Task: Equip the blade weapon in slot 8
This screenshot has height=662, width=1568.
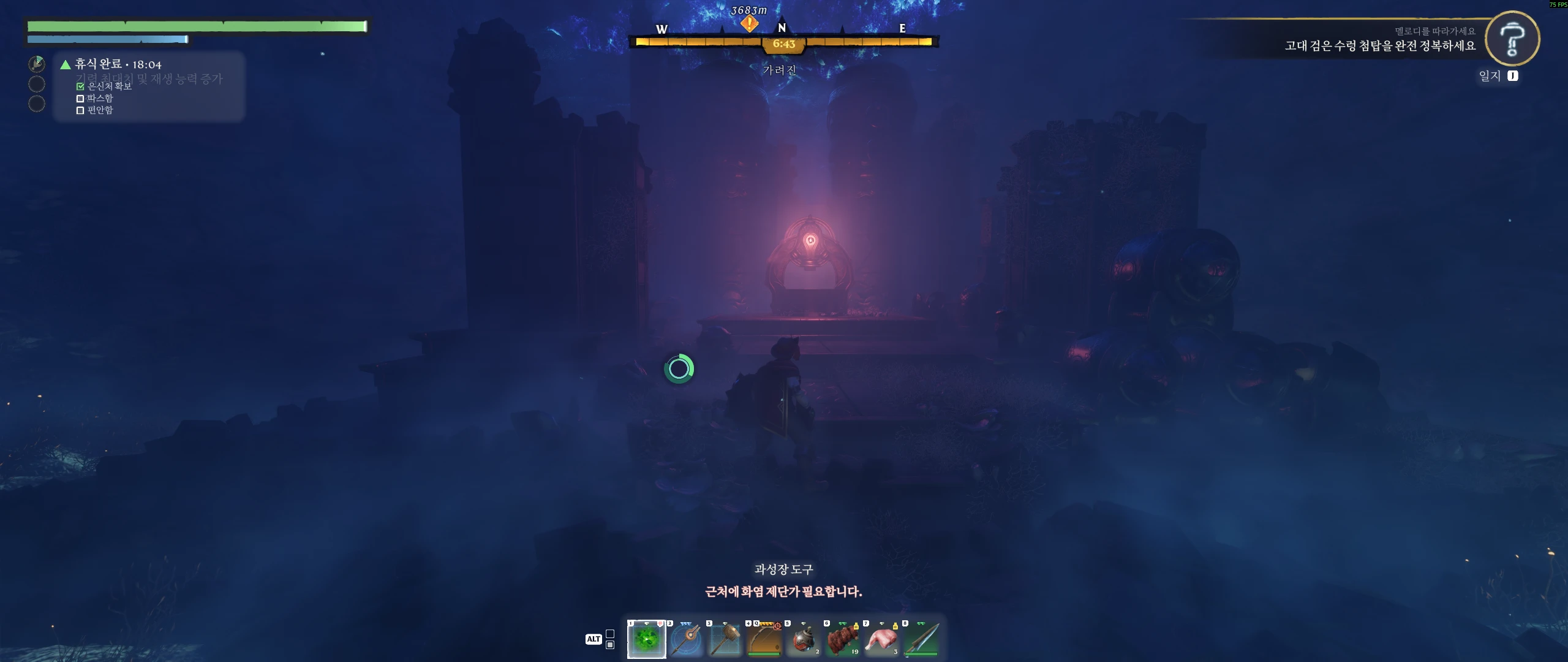Action: pyautogui.click(x=921, y=639)
